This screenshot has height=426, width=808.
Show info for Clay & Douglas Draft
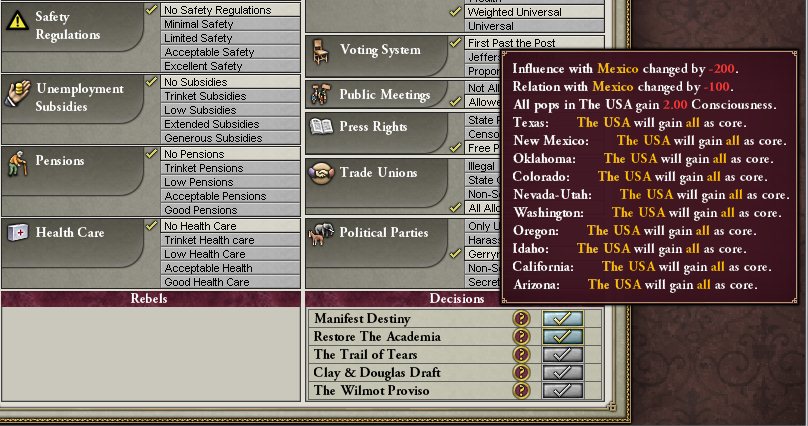(x=521, y=372)
